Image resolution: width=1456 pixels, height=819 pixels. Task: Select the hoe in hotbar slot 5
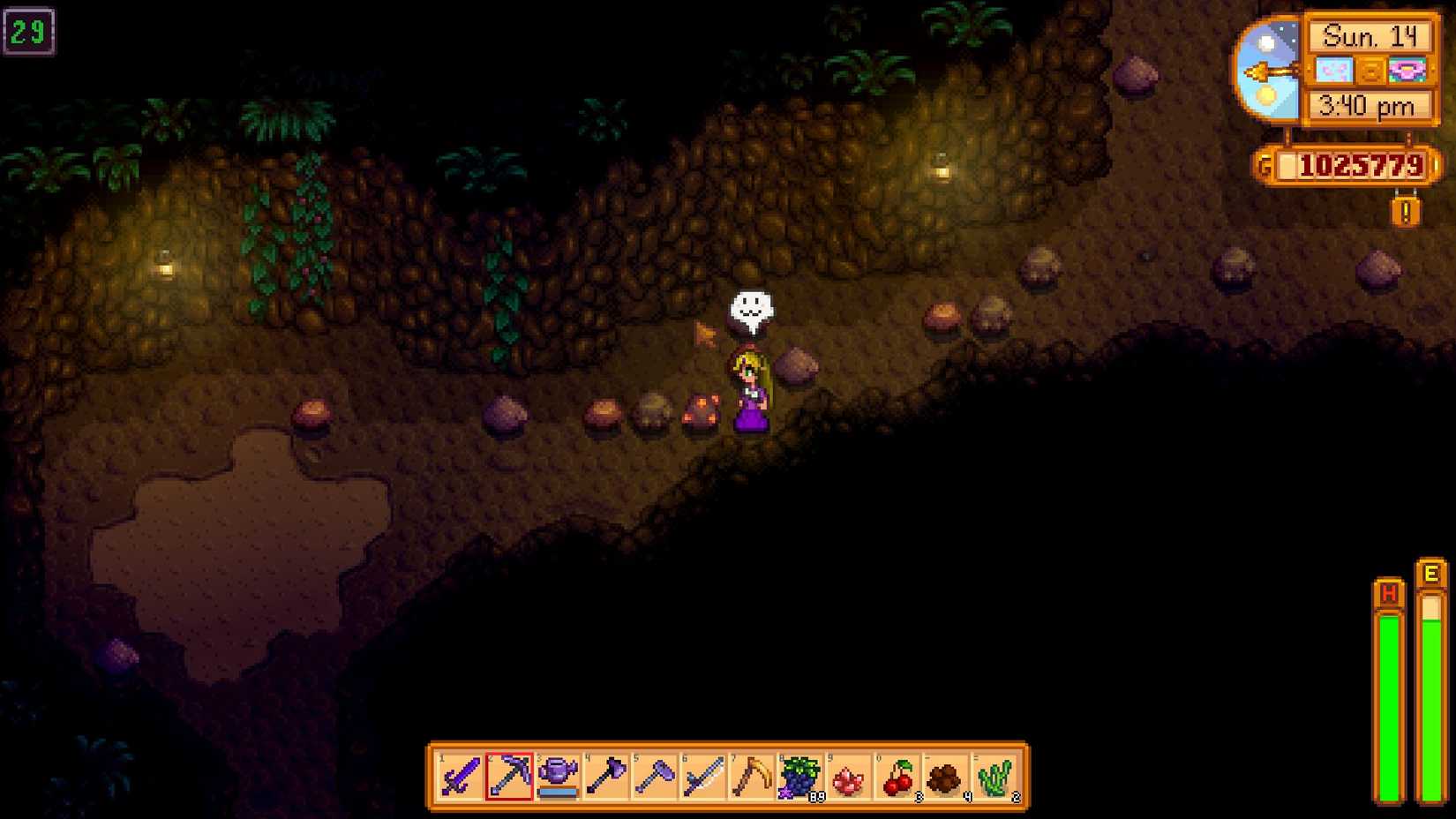point(656,777)
